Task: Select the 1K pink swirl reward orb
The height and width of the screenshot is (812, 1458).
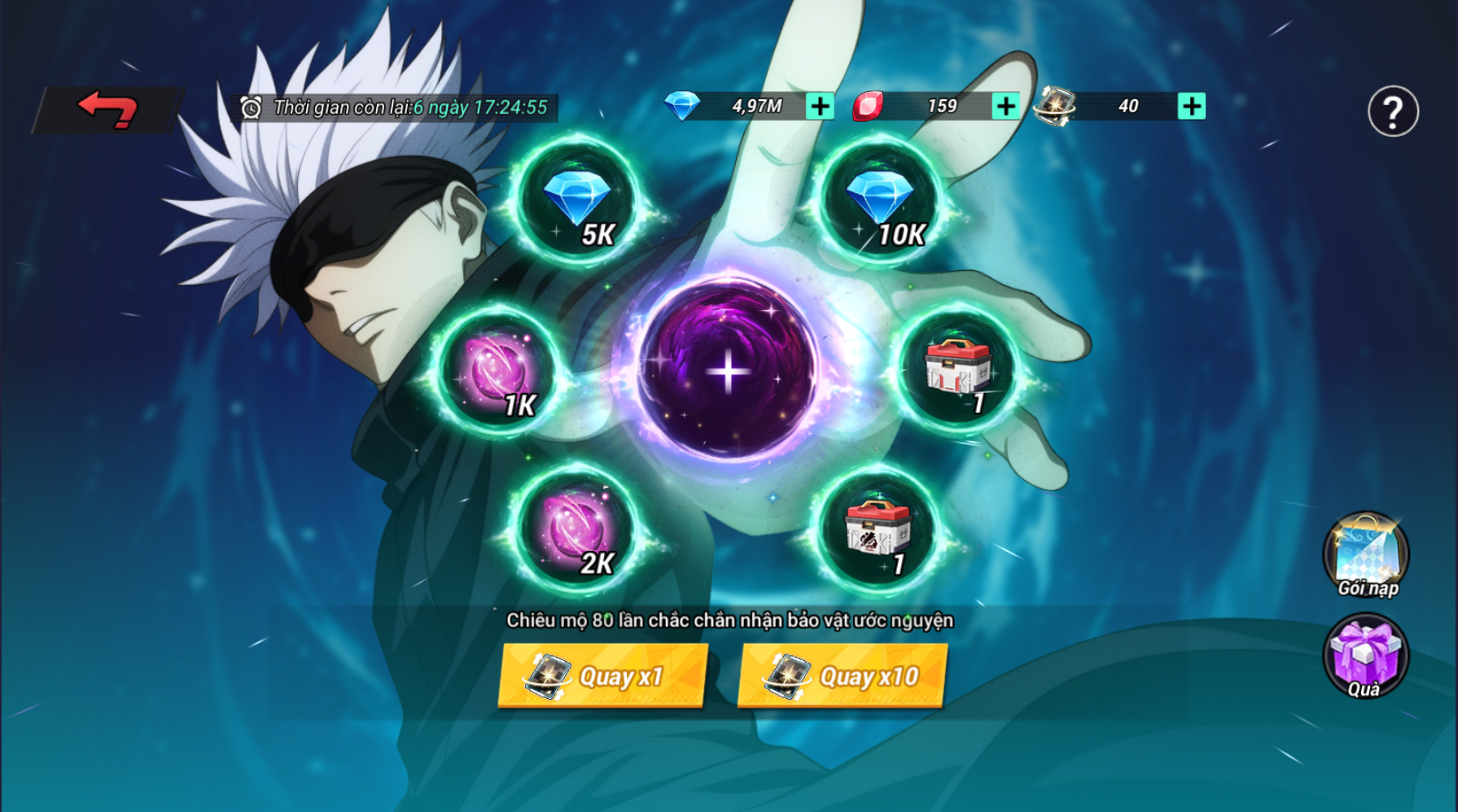Action: coord(497,371)
